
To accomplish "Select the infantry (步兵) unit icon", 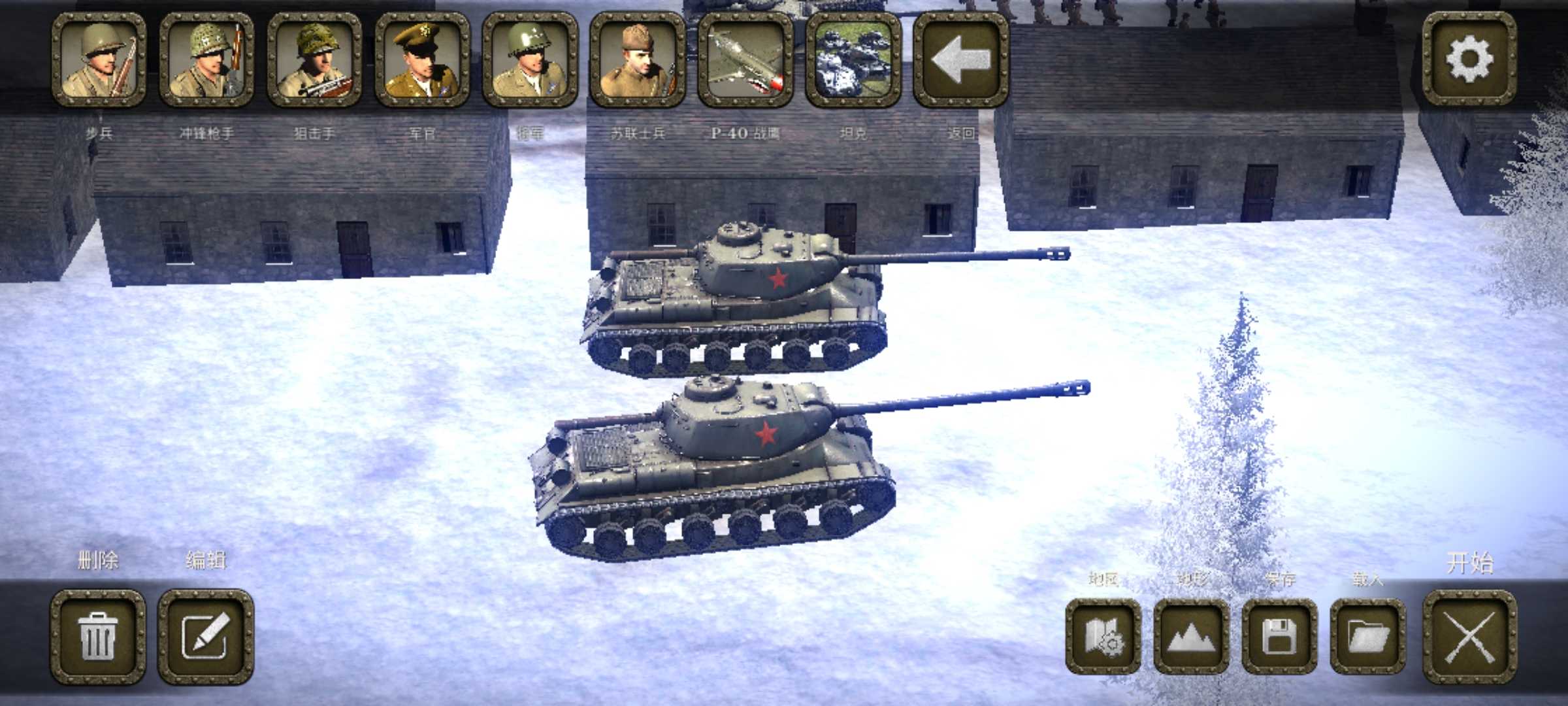I will [x=99, y=59].
